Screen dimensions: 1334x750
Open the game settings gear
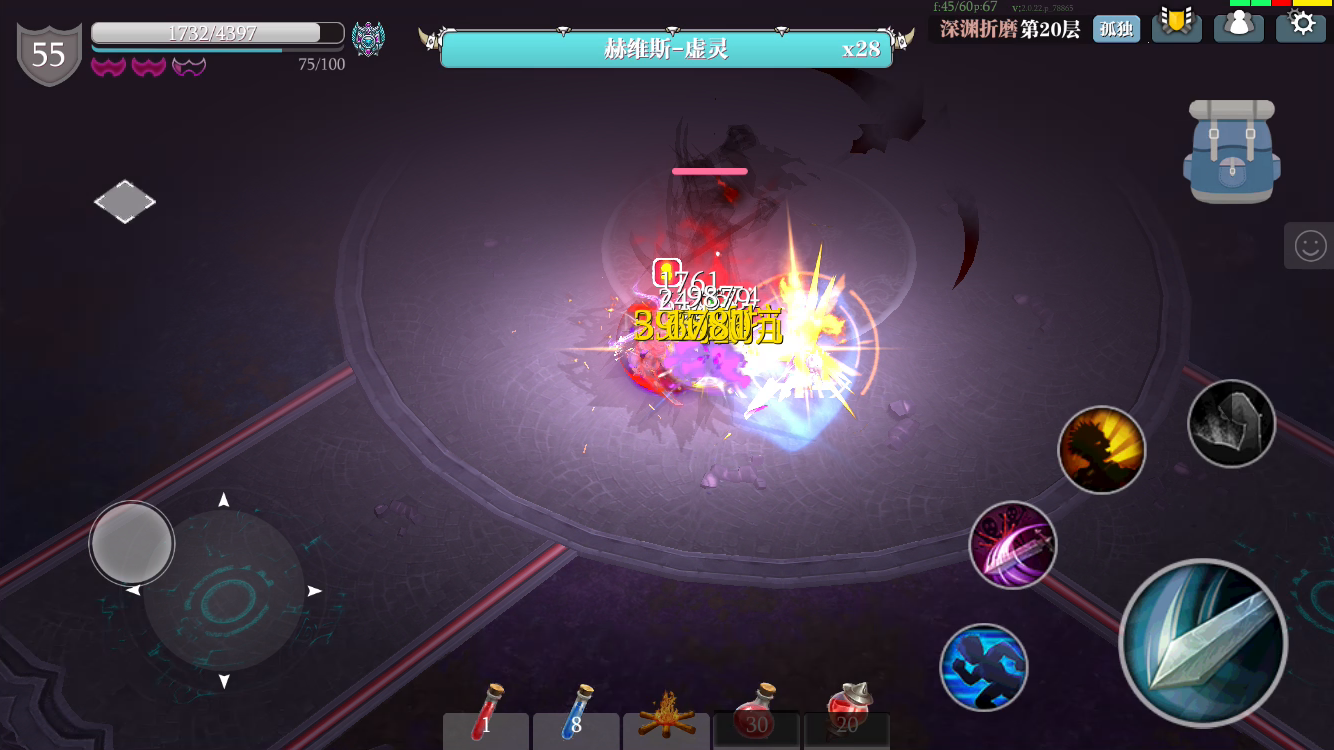[x=1301, y=27]
